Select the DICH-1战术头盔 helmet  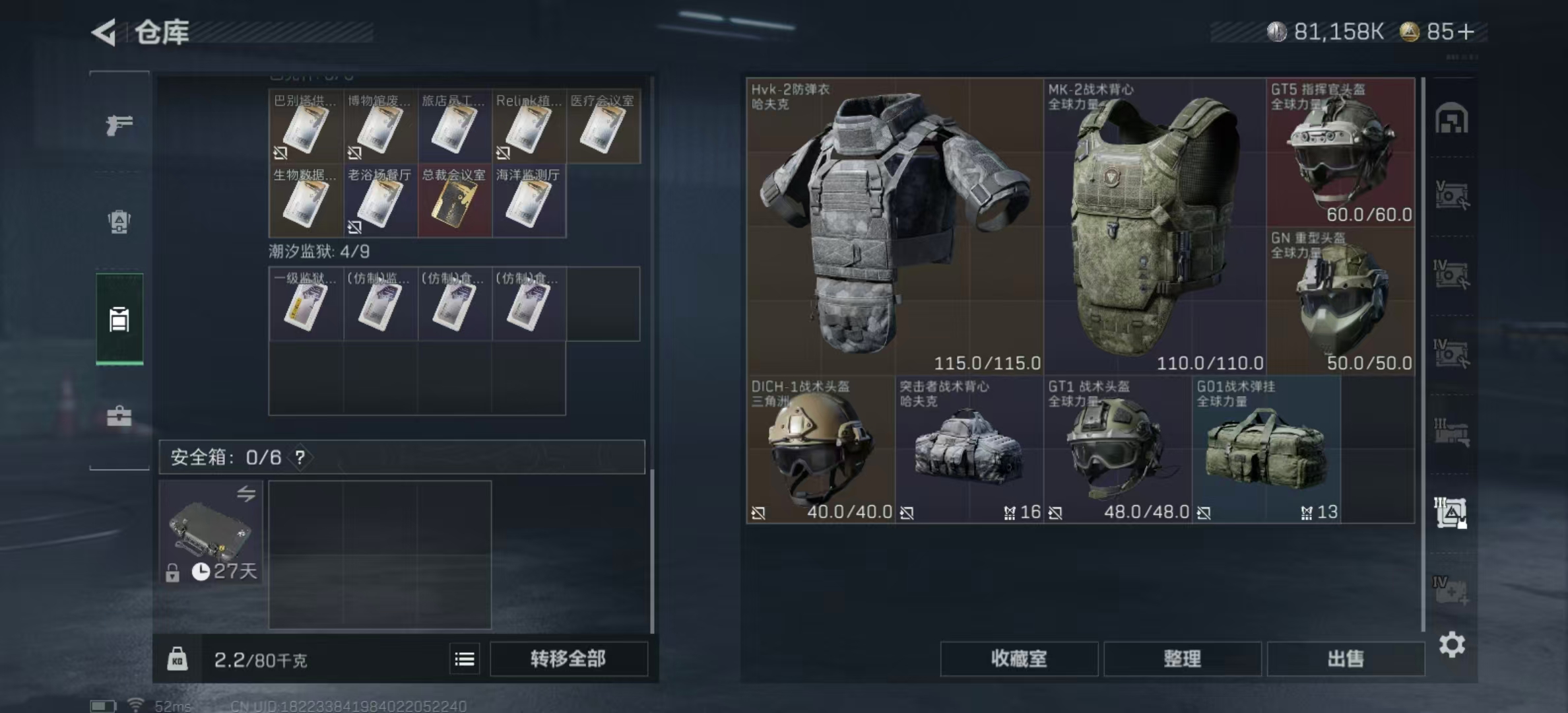point(820,450)
